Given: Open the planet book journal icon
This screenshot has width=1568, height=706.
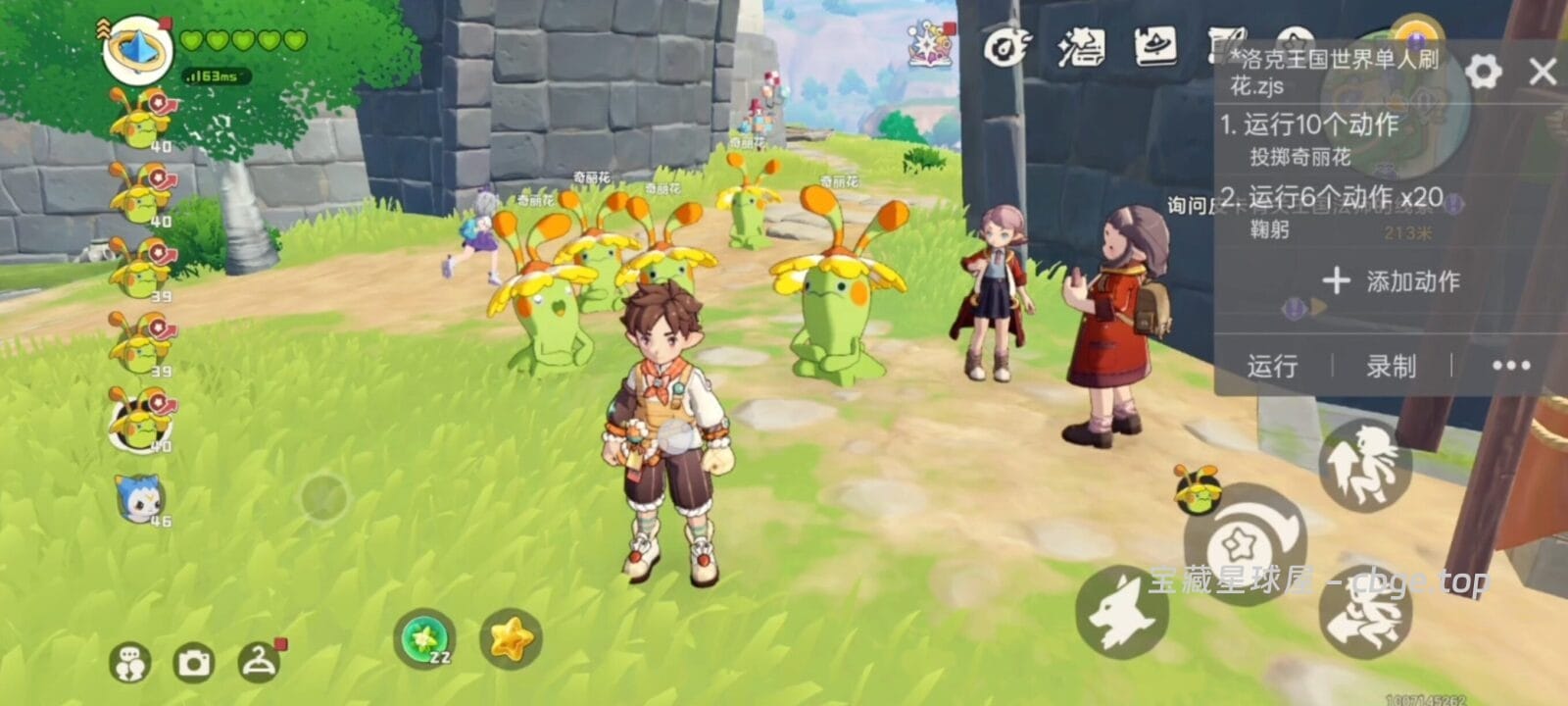Looking at the screenshot, I should click(x=1155, y=46).
